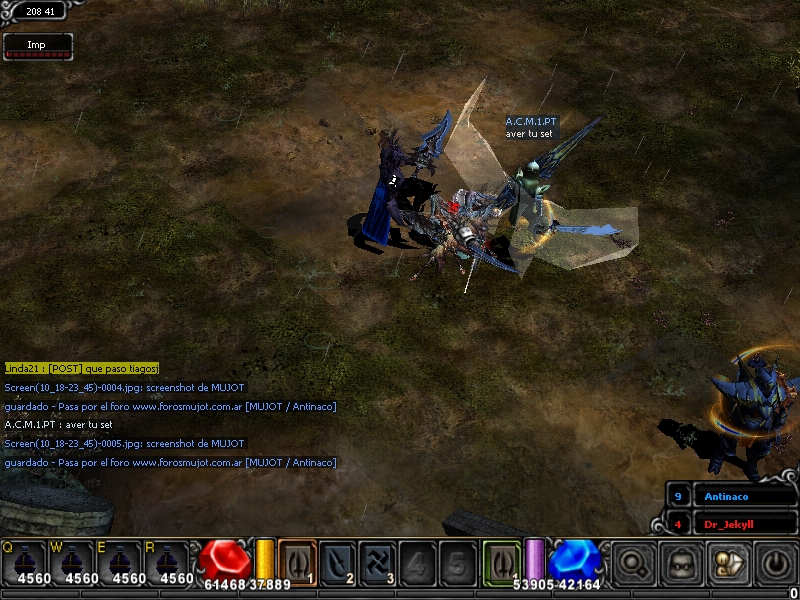Use the potion in the Q slot
The image size is (800, 600).
[29, 564]
